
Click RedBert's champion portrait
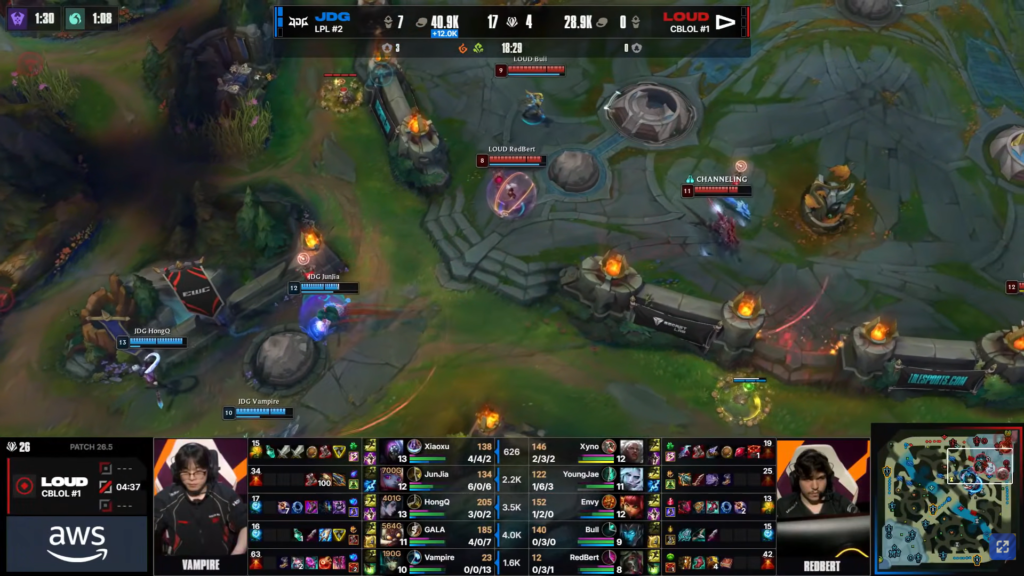630,557
